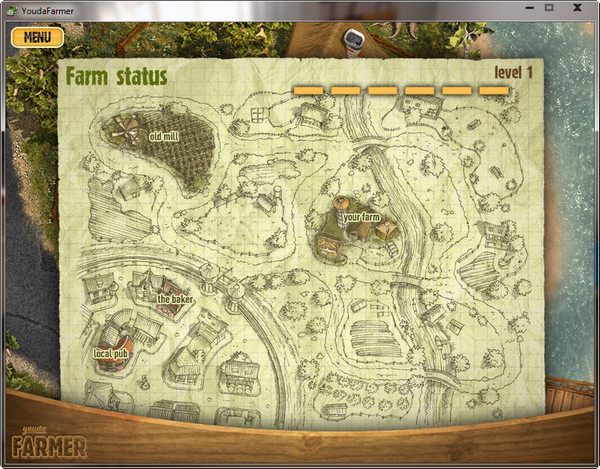Open the yellow MENU button
Image resolution: width=600 pixels, height=469 pixels.
(x=37, y=37)
